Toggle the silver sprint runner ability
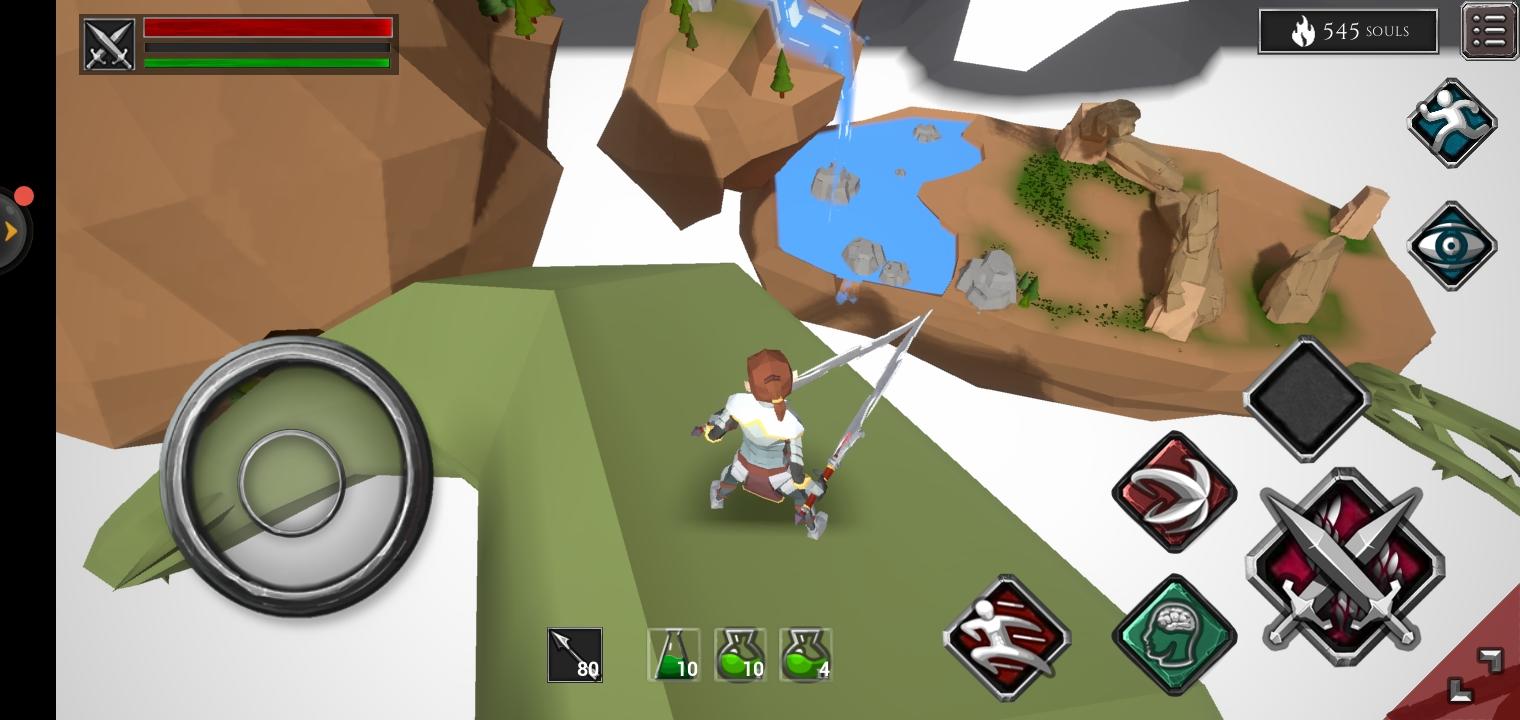Image resolution: width=1520 pixels, height=720 pixels. click(x=1453, y=121)
